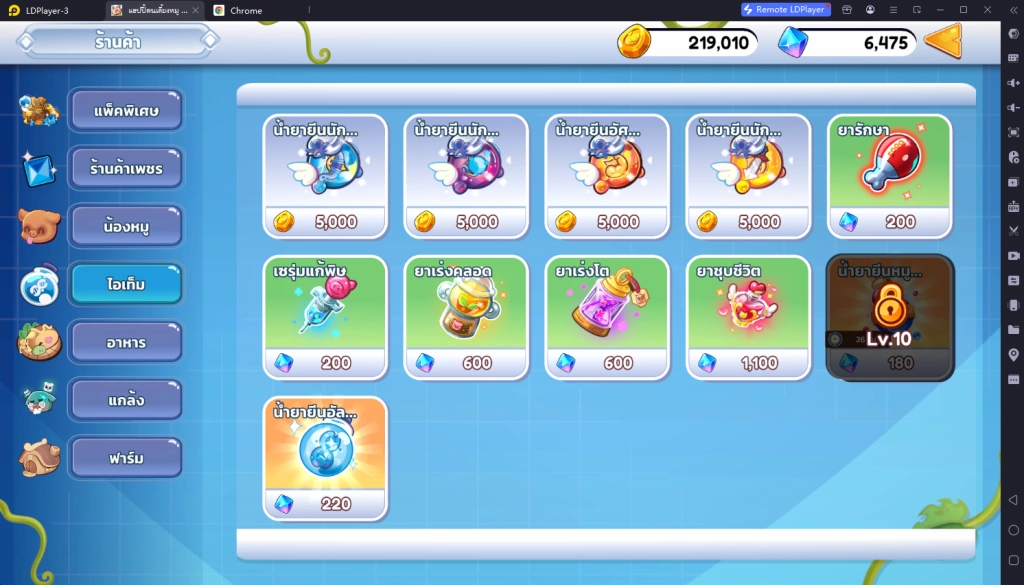The height and width of the screenshot is (585, 1024).
Task: Go back with the orange arrow button
Action: click(x=943, y=42)
